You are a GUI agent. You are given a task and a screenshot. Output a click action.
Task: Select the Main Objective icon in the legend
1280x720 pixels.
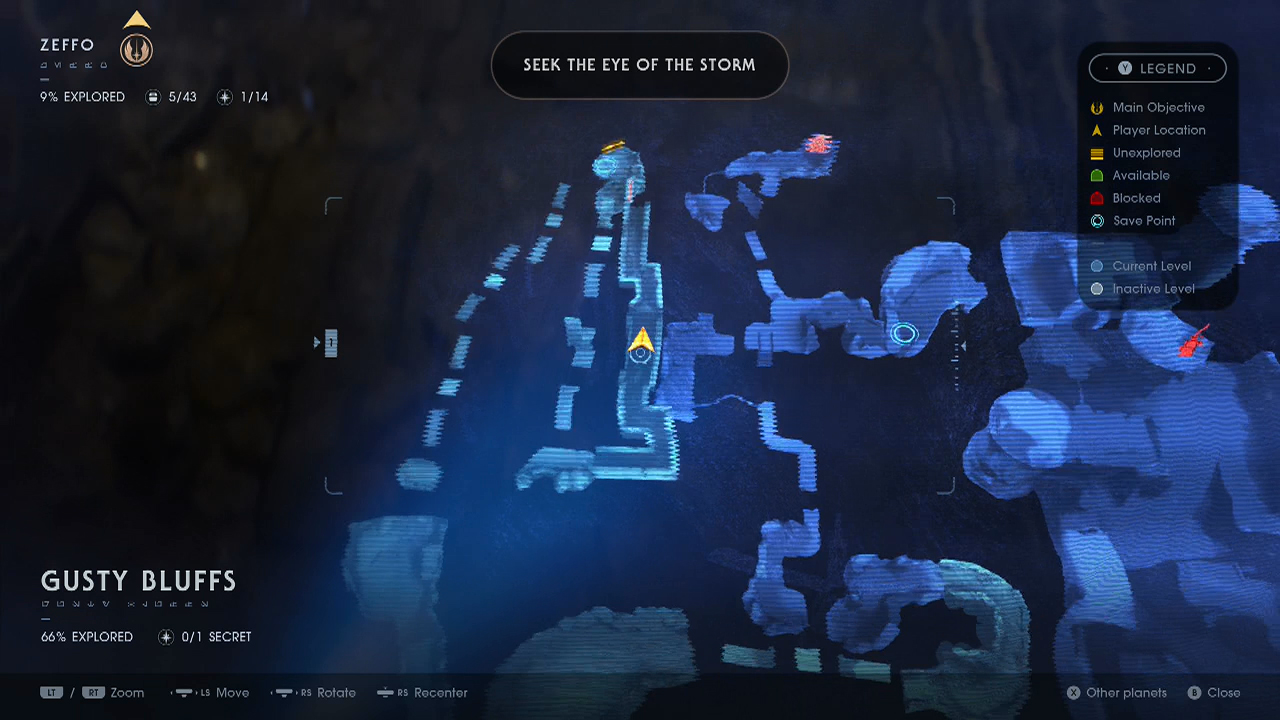coord(1097,107)
